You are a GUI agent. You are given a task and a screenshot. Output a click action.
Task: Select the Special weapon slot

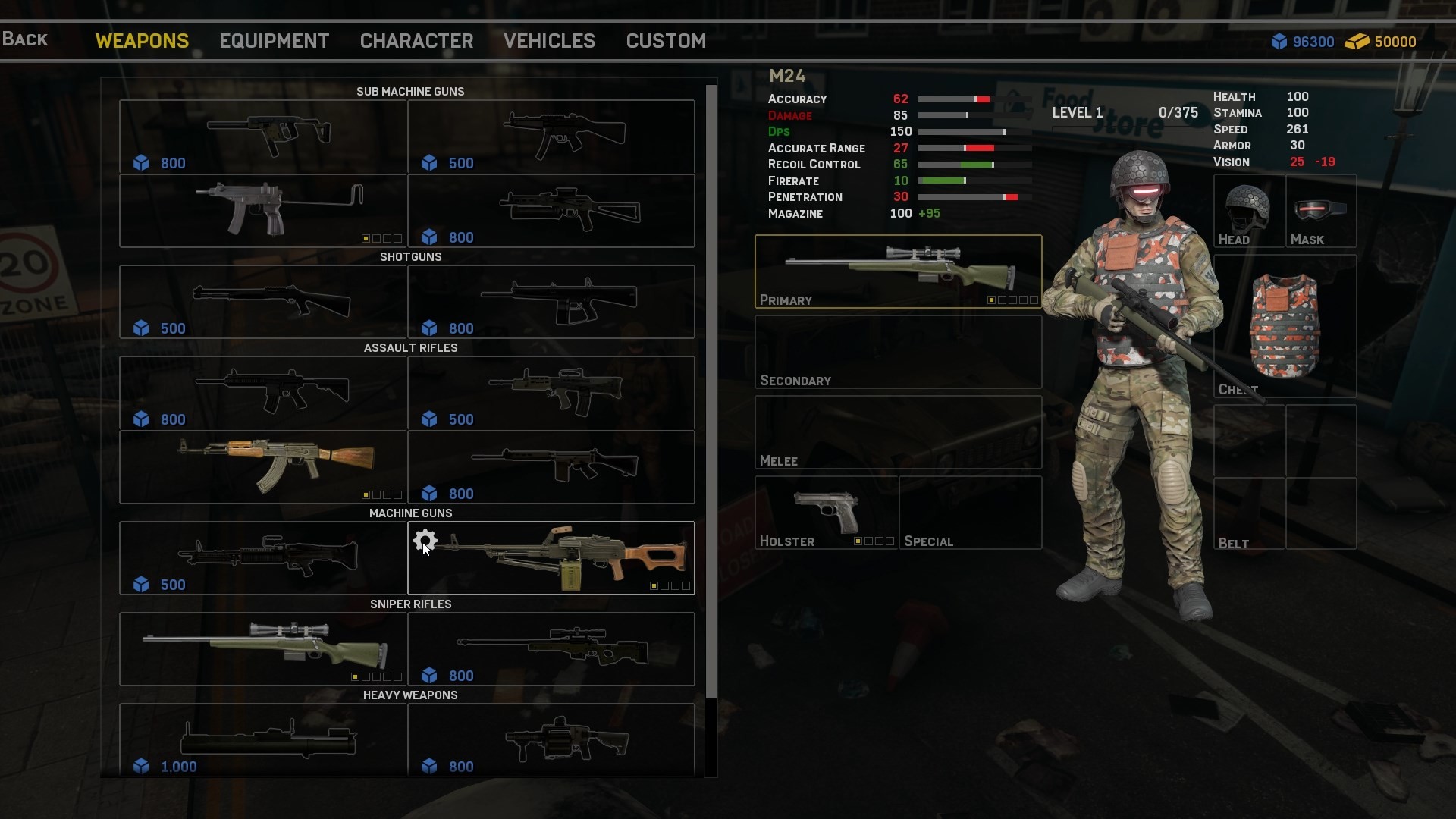(970, 513)
